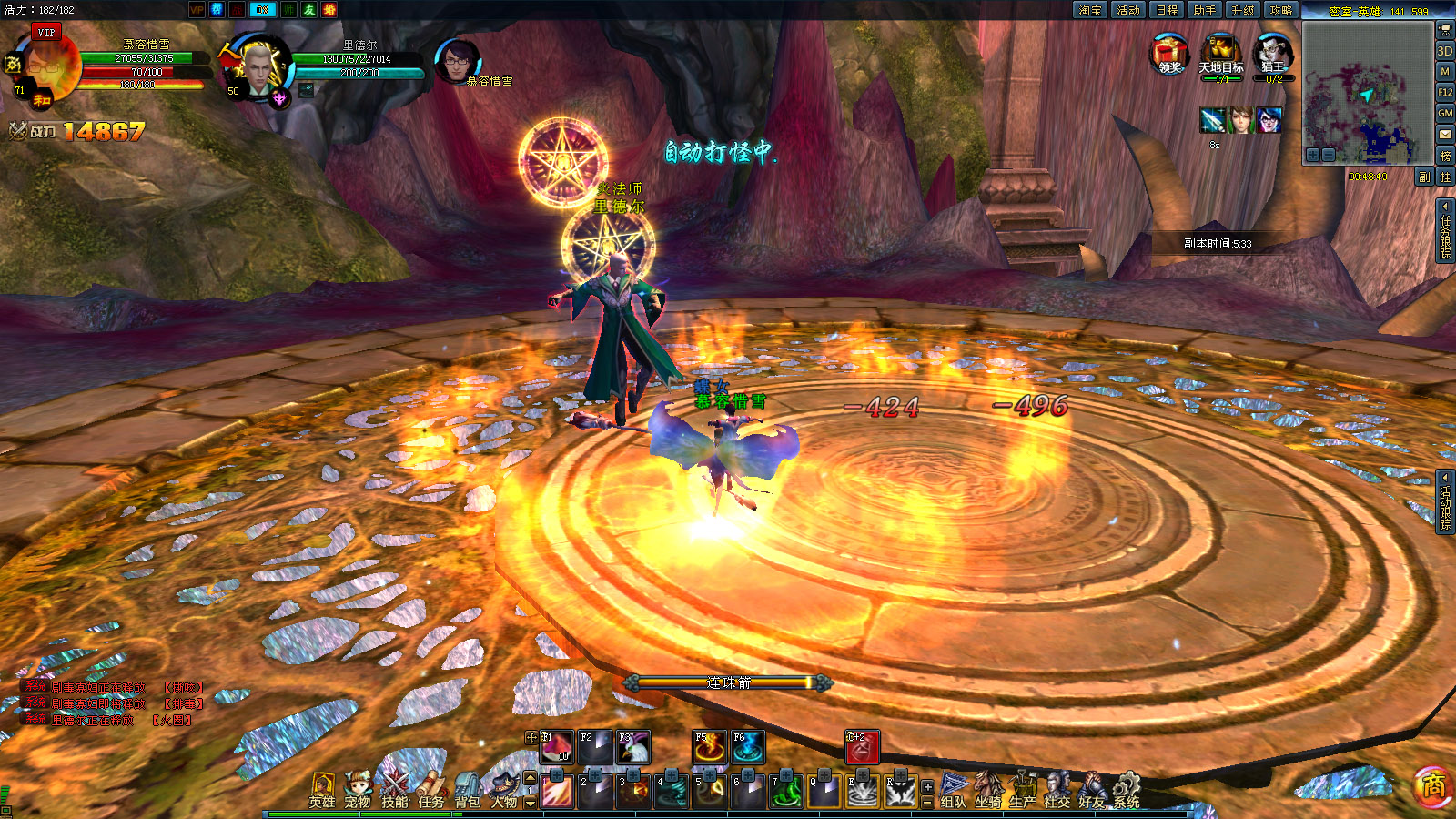1456x819 pixels.
Task: Open the 宠物 pet menu
Action: pyautogui.click(x=358, y=790)
